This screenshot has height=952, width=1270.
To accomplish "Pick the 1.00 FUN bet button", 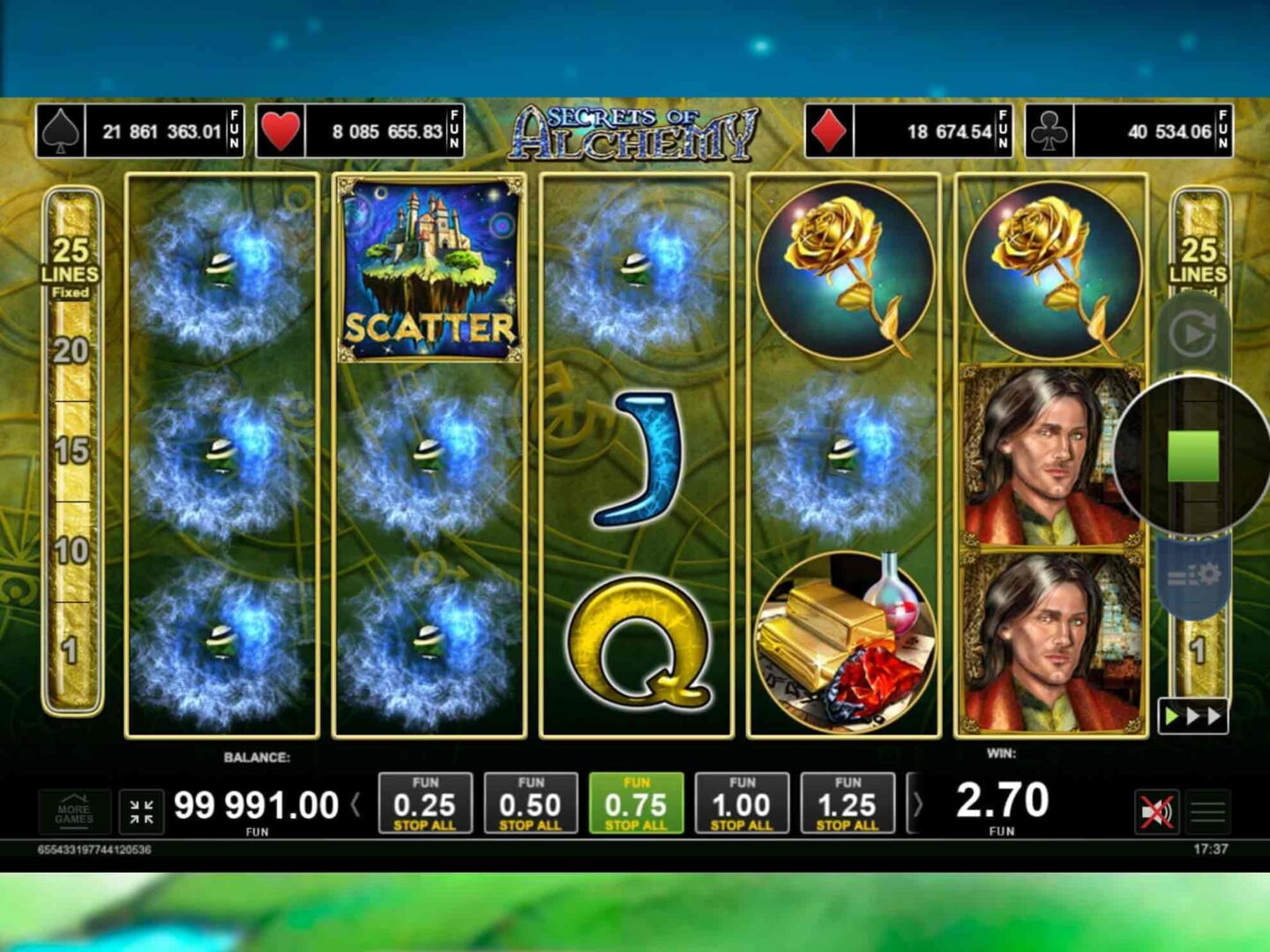I will (742, 803).
